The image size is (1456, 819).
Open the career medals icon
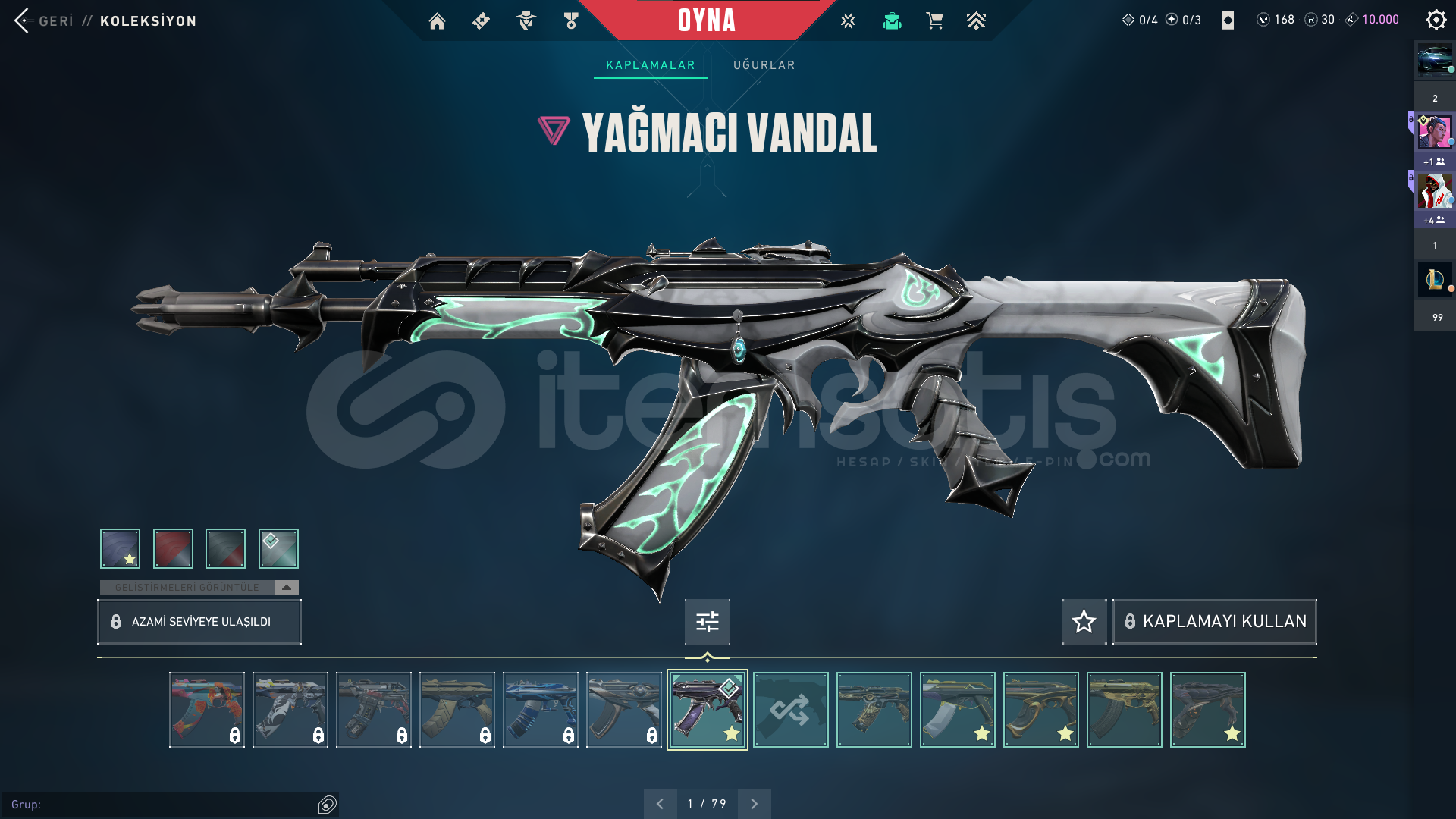571,20
